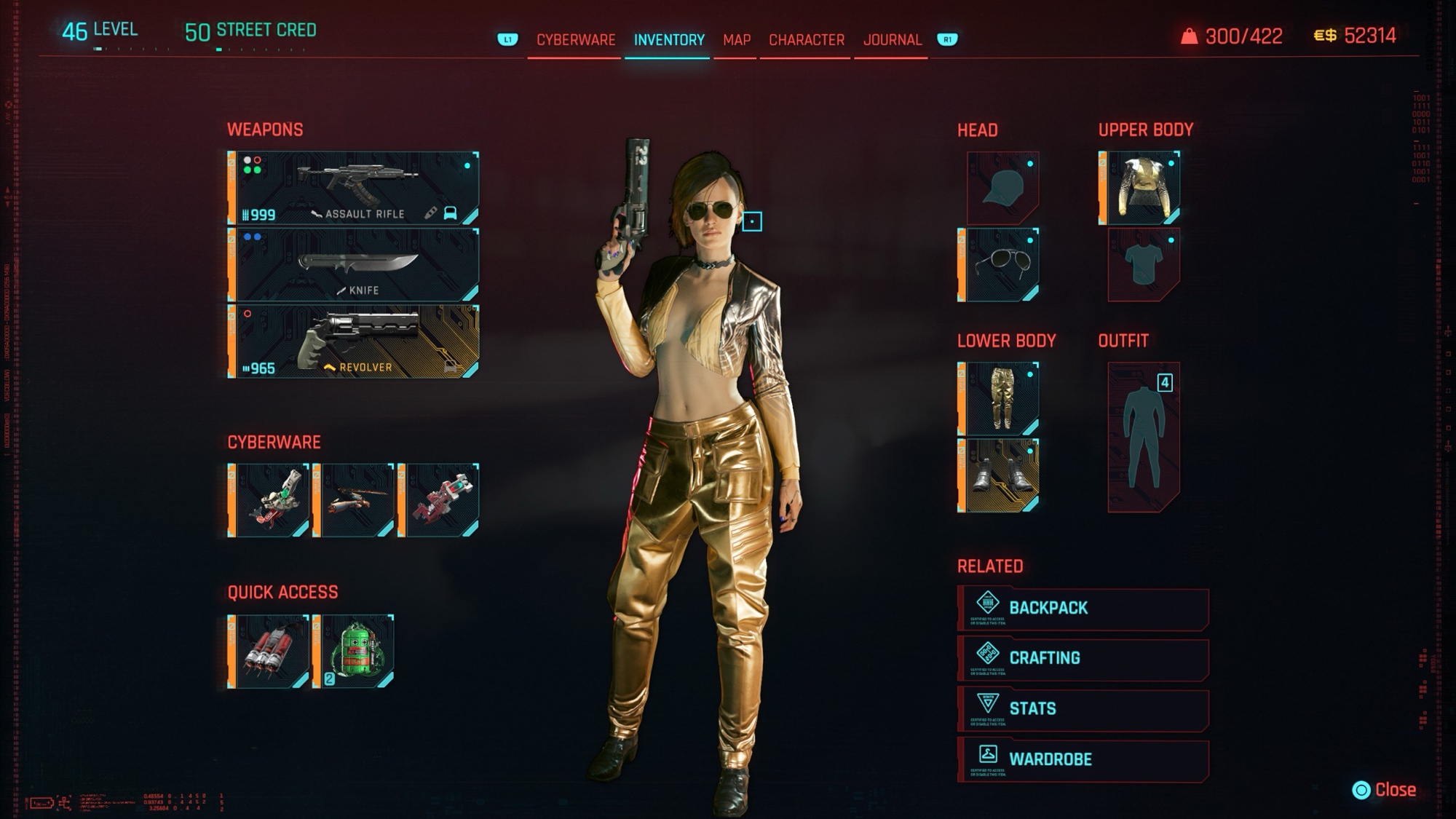Go to the Character tab
The height and width of the screenshot is (819, 1456).
pyautogui.click(x=806, y=40)
